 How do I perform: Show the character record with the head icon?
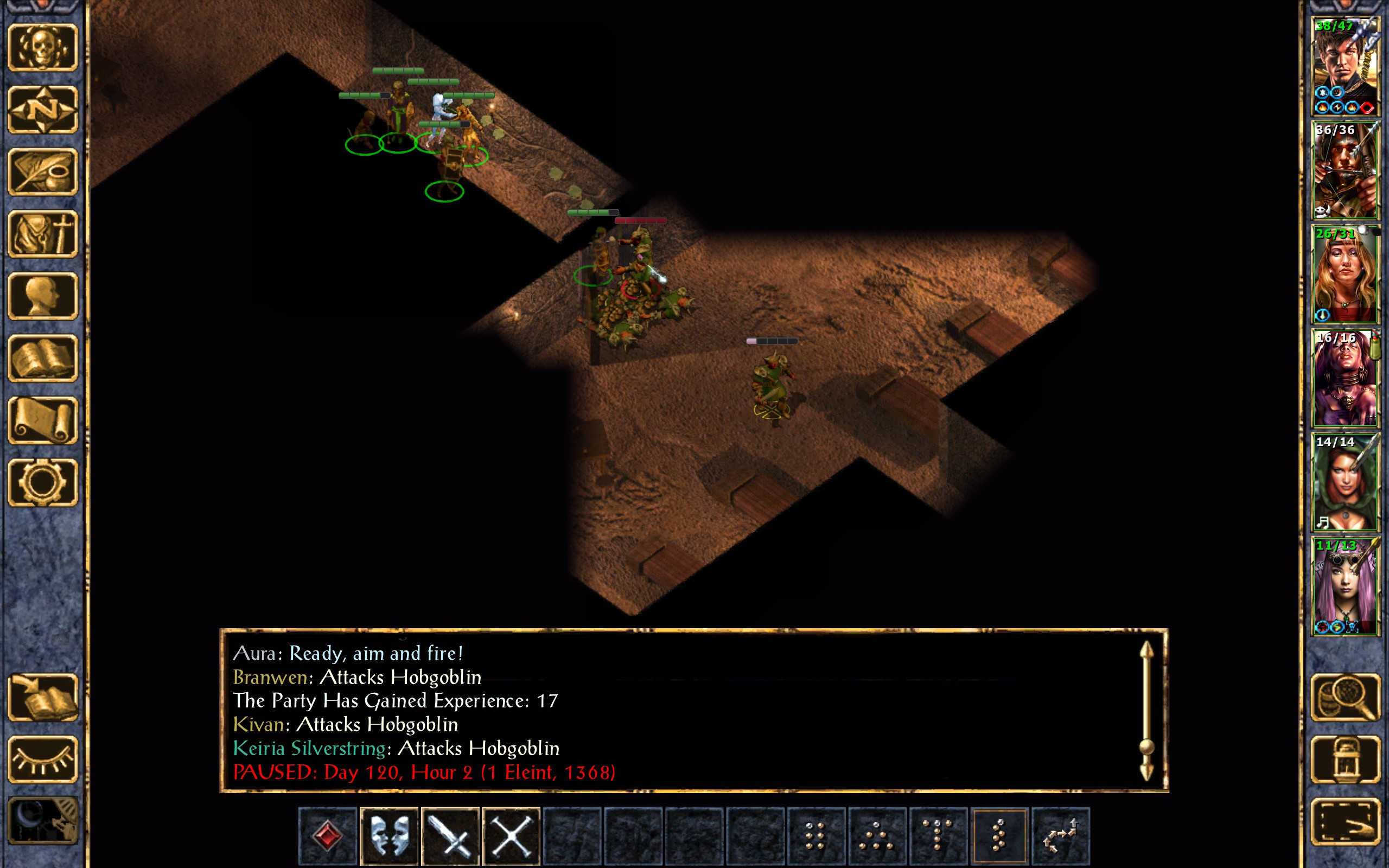[x=43, y=296]
